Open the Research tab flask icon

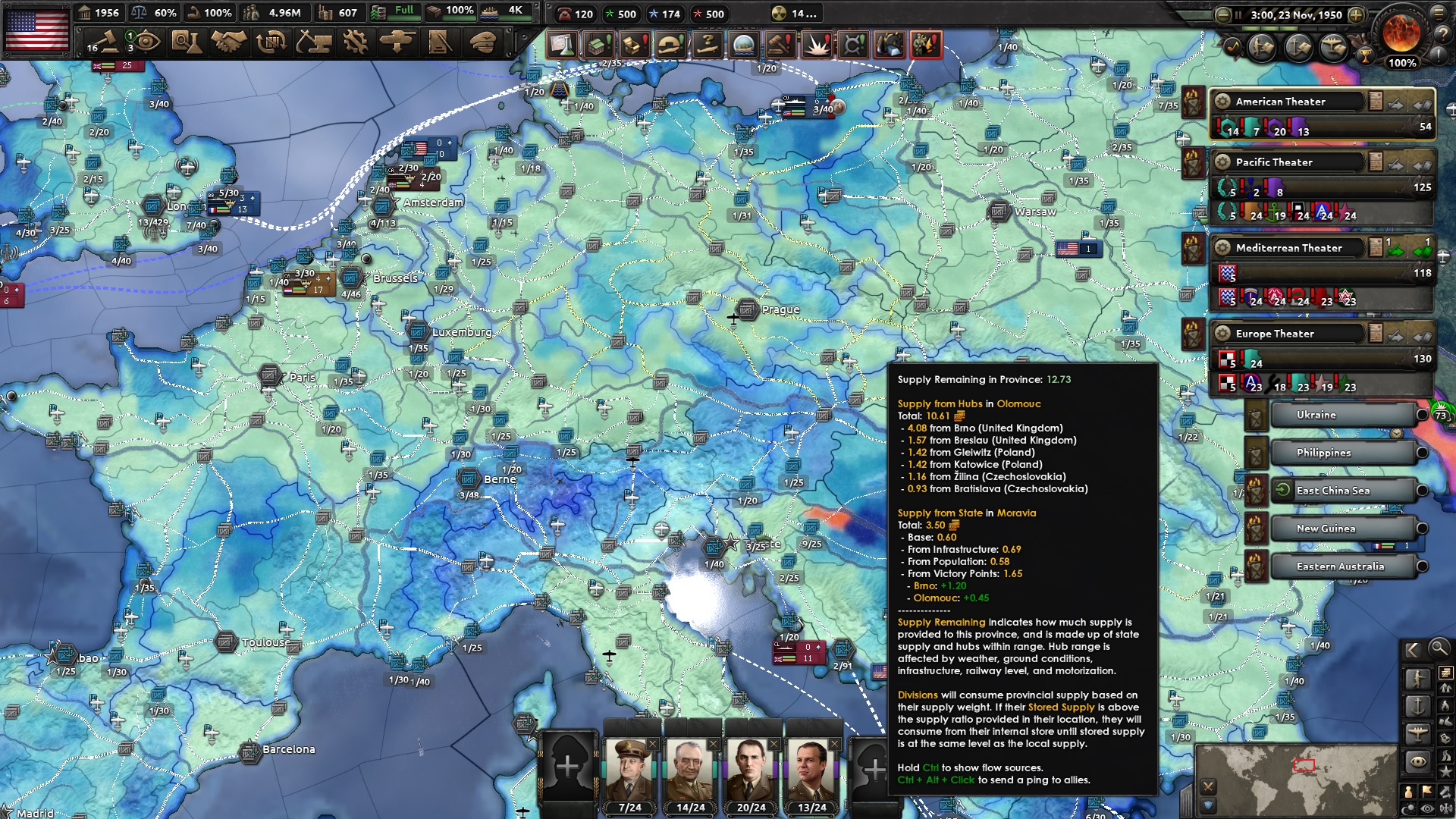click(x=187, y=43)
